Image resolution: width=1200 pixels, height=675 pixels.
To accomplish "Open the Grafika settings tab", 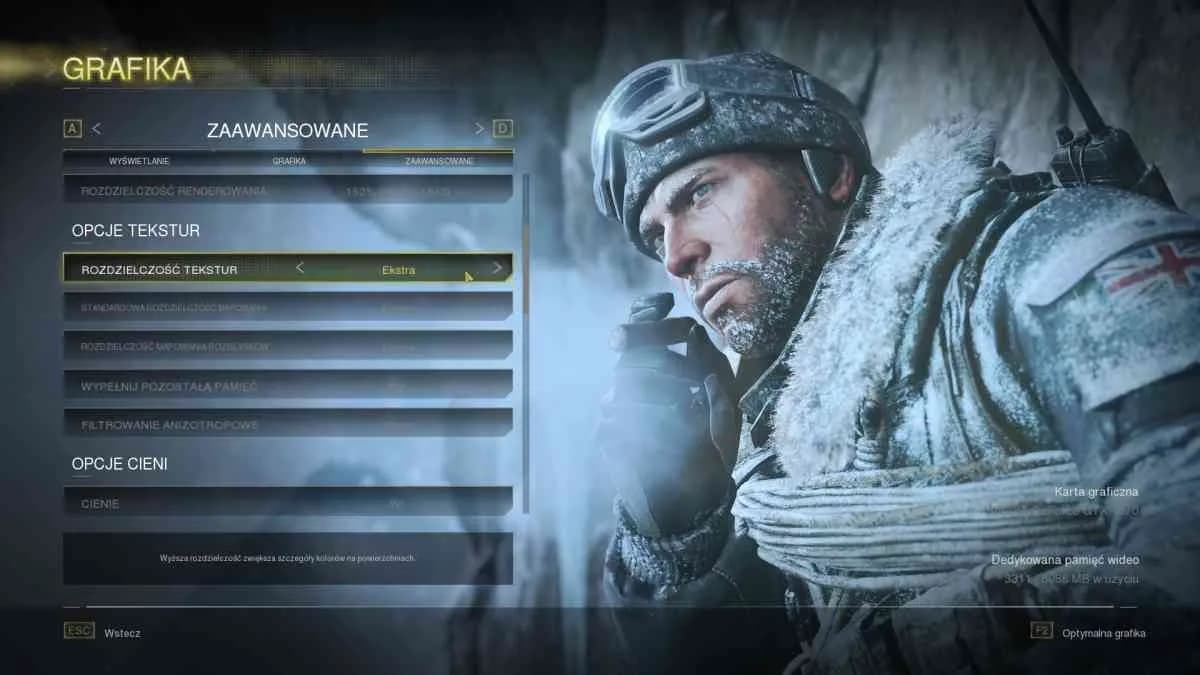I will coord(288,161).
